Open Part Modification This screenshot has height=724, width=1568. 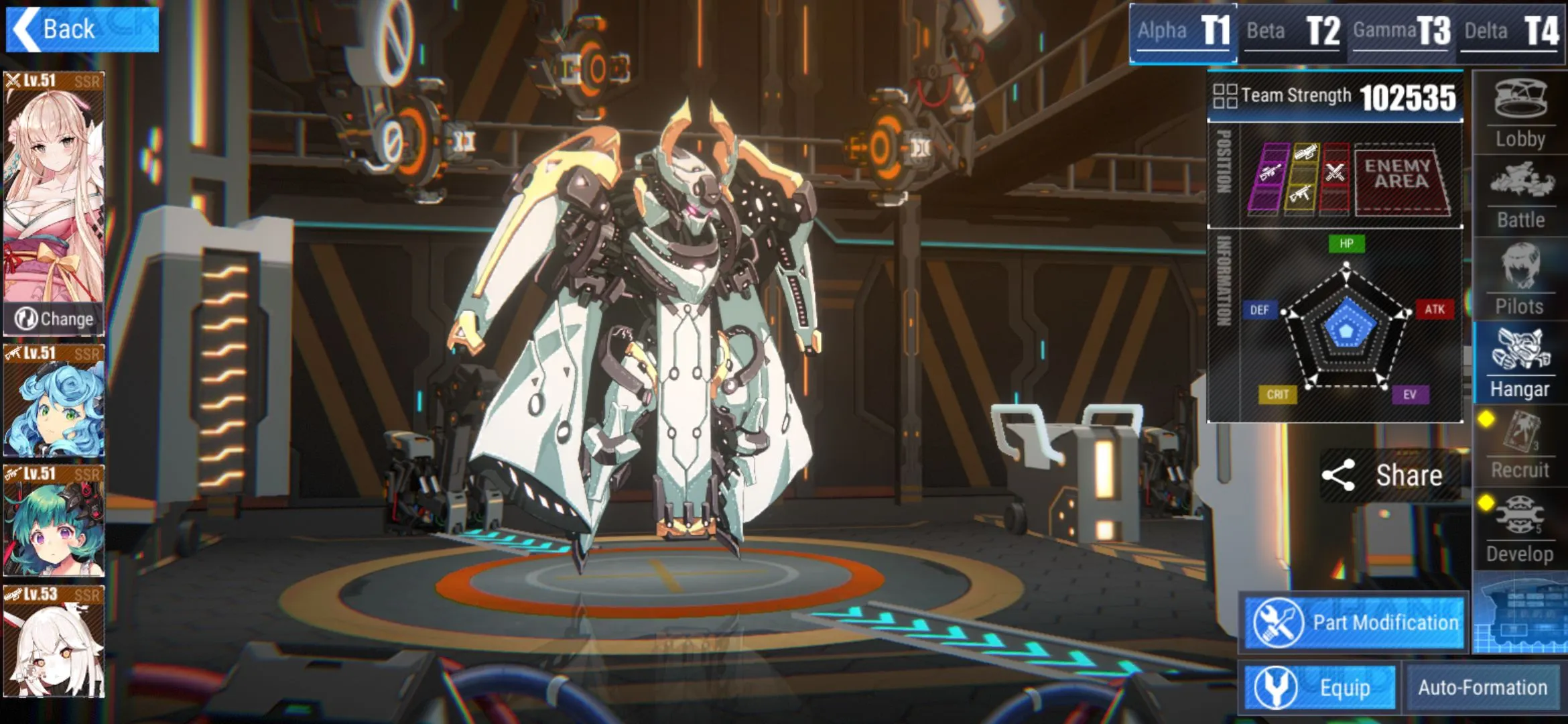click(x=1354, y=623)
